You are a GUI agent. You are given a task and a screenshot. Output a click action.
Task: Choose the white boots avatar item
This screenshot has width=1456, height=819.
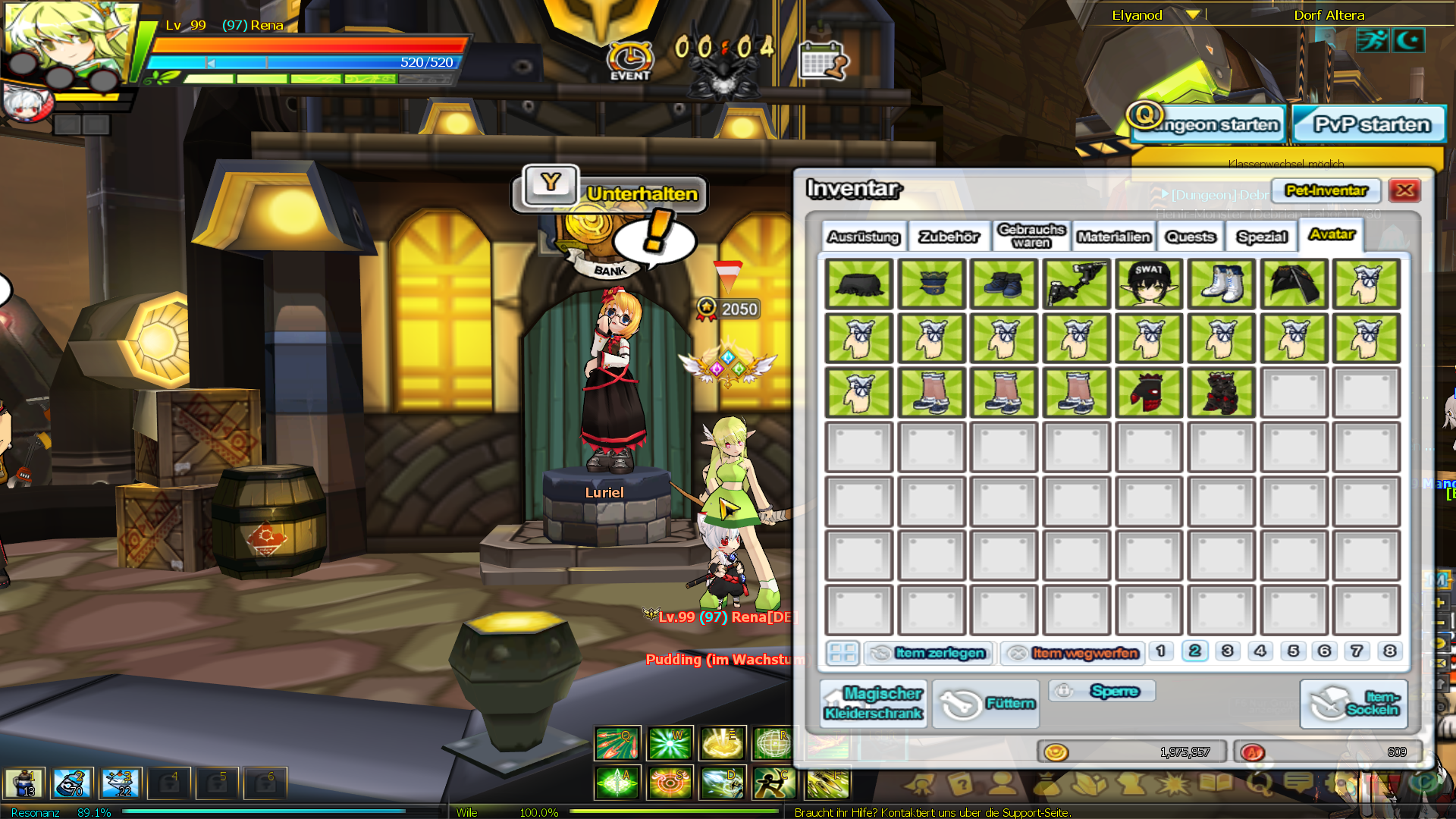tap(1222, 284)
